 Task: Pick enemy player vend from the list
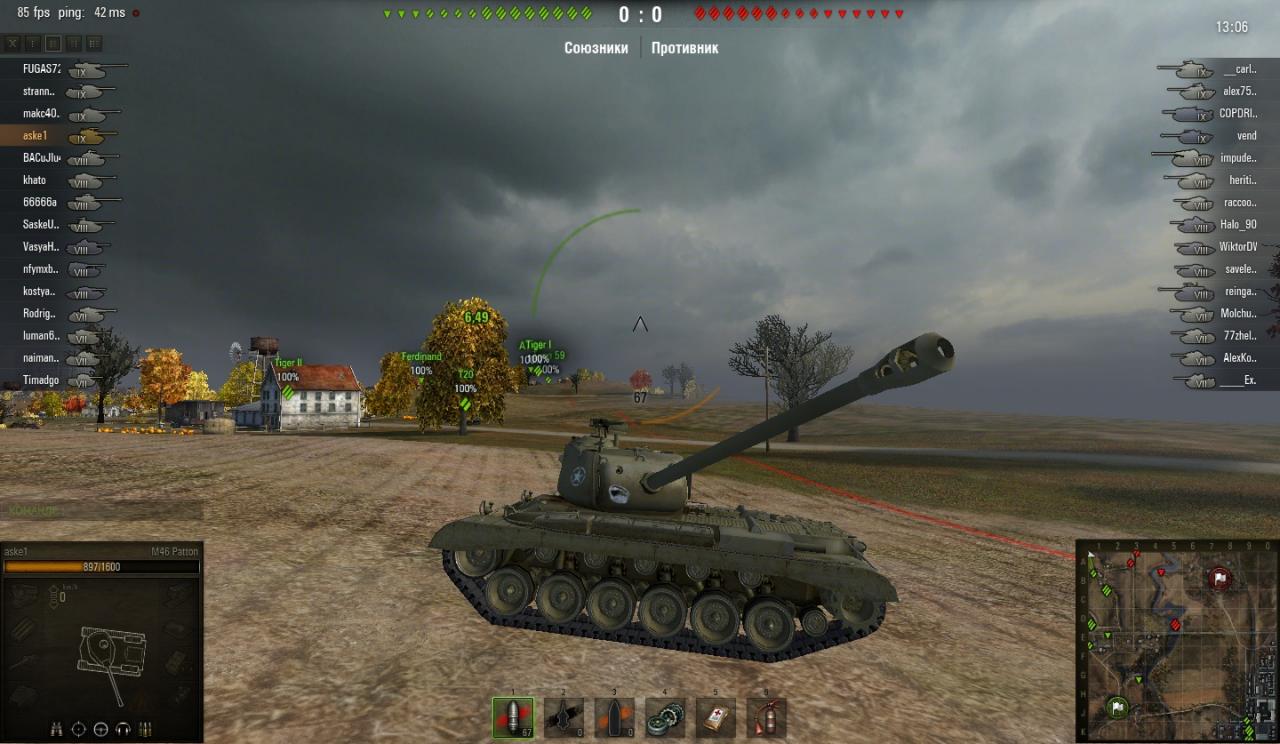tap(1246, 136)
